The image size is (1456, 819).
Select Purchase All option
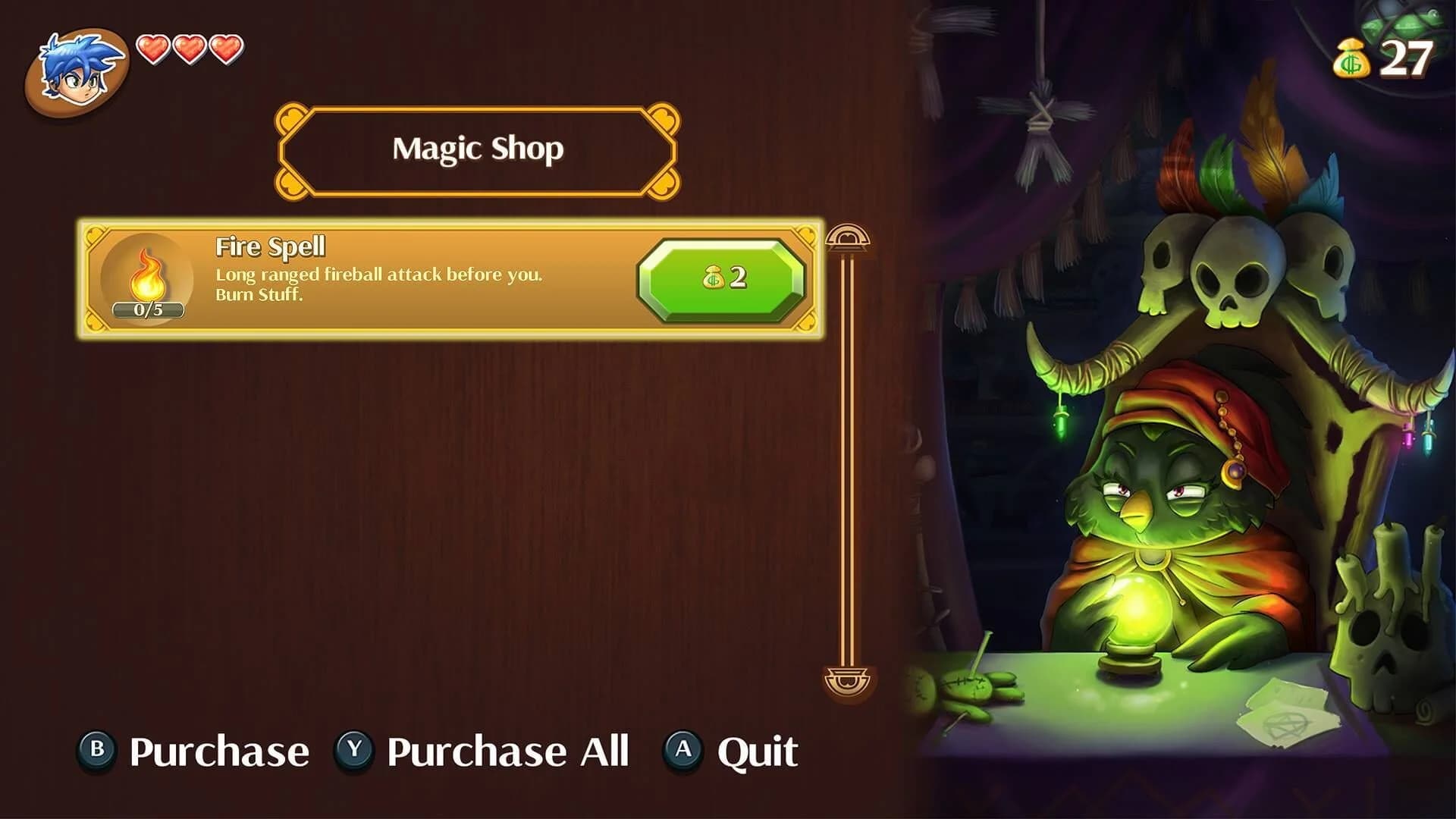(507, 749)
